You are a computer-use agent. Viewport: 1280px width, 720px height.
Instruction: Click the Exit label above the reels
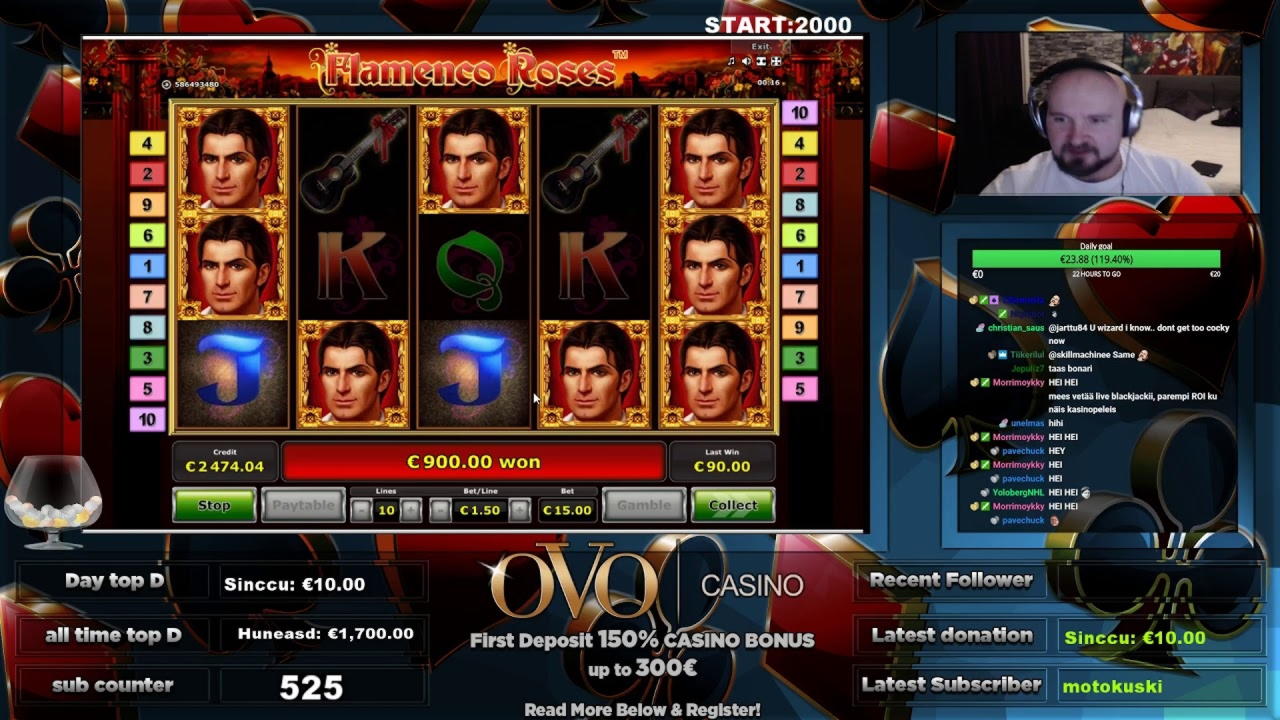[761, 47]
